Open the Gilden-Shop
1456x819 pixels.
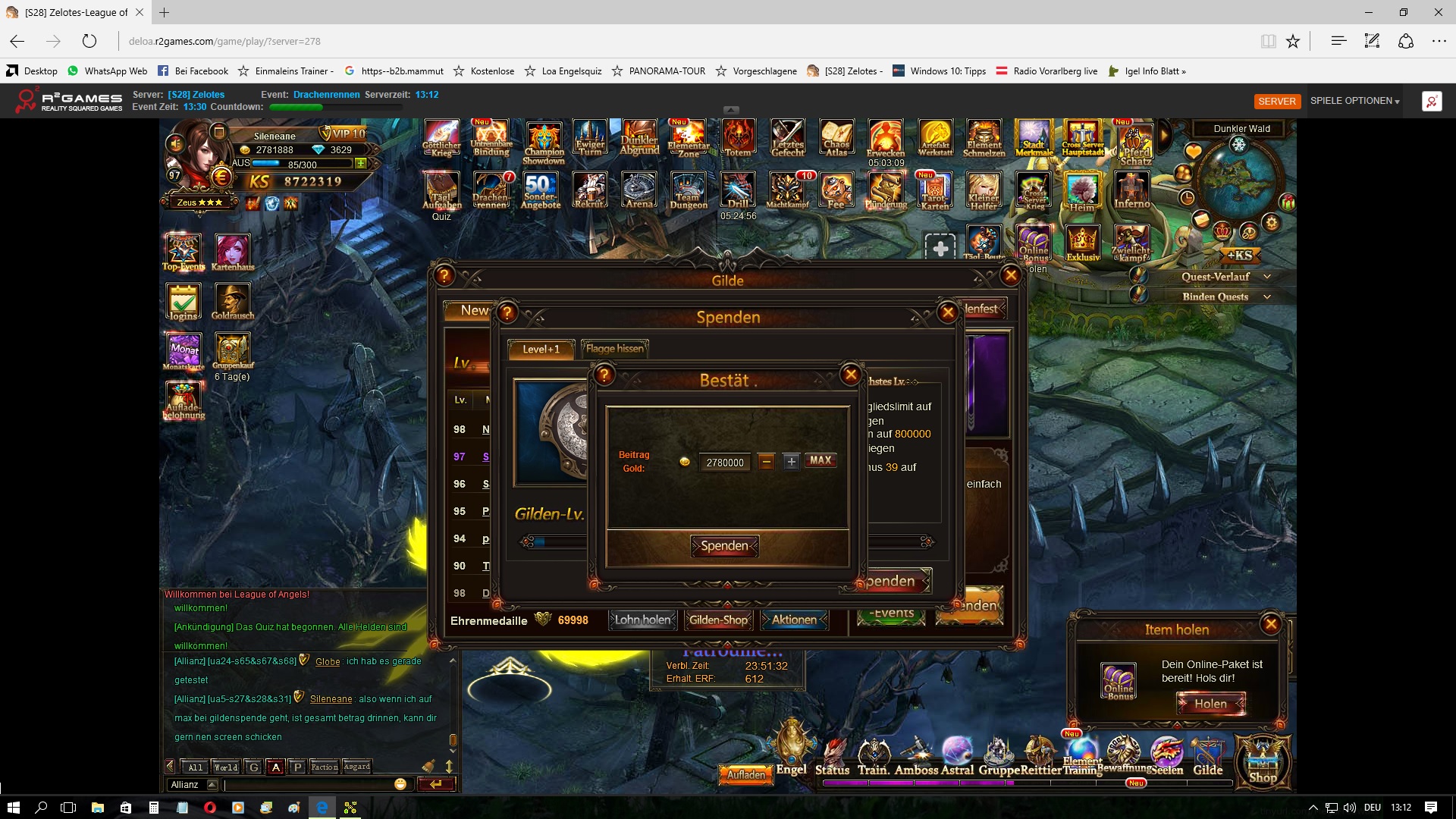tap(718, 620)
